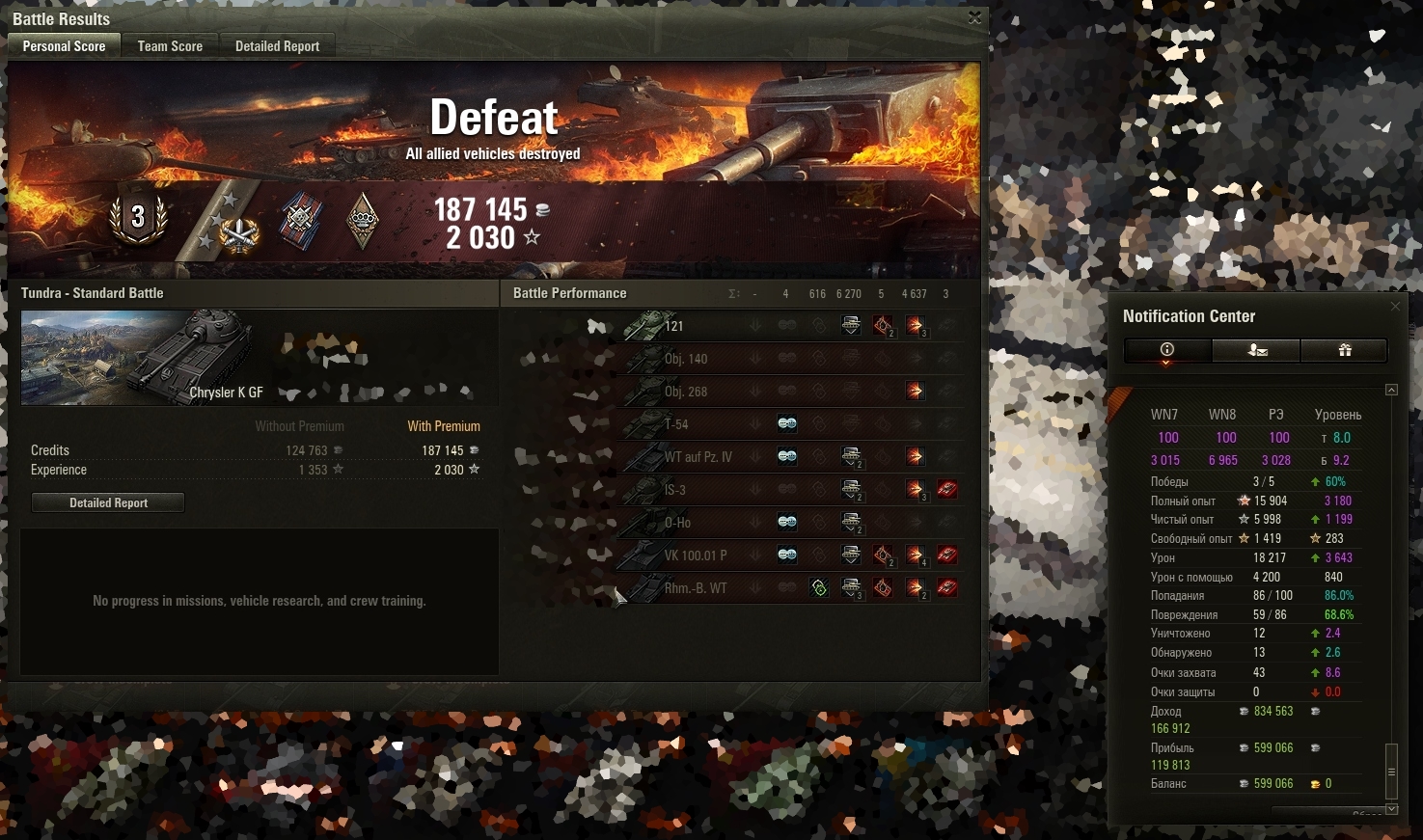
Task: Show the invitations tab in Notification Center
Action: (x=1256, y=350)
